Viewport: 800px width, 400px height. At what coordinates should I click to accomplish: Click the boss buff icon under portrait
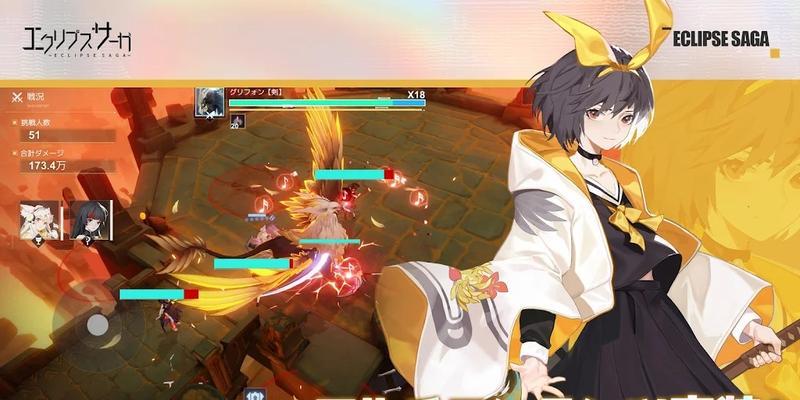pos(236,121)
